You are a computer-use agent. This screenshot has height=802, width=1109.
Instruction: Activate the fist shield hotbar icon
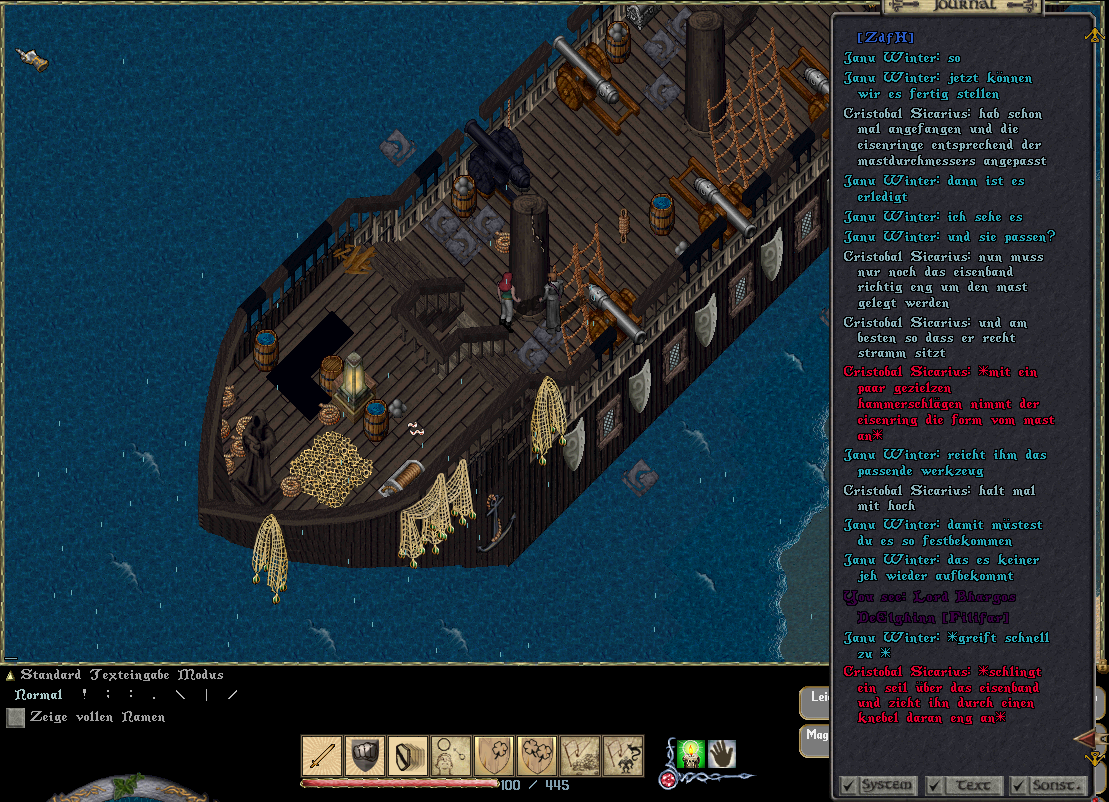point(365,756)
